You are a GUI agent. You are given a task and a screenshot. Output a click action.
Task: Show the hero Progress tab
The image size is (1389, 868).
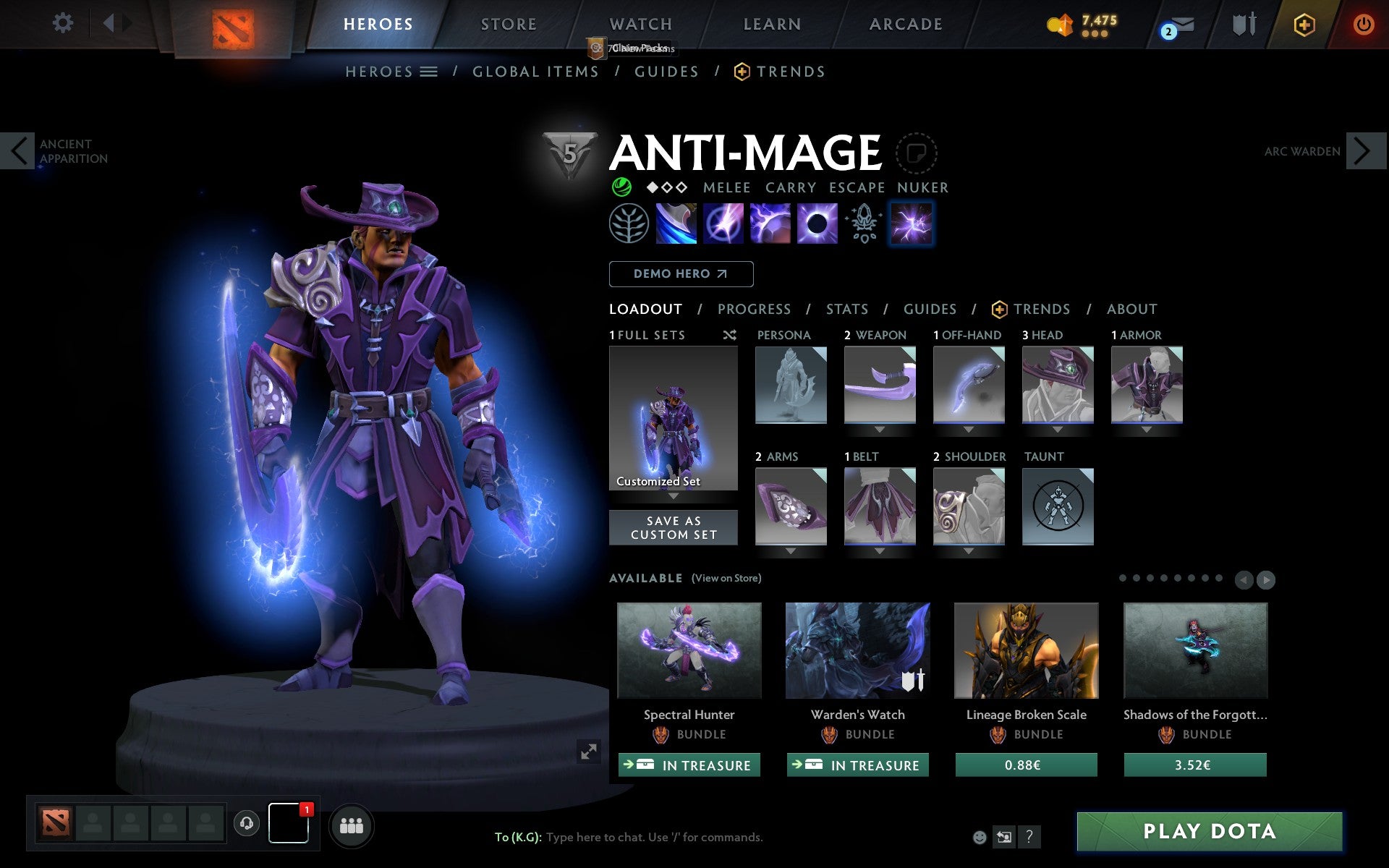(x=754, y=310)
